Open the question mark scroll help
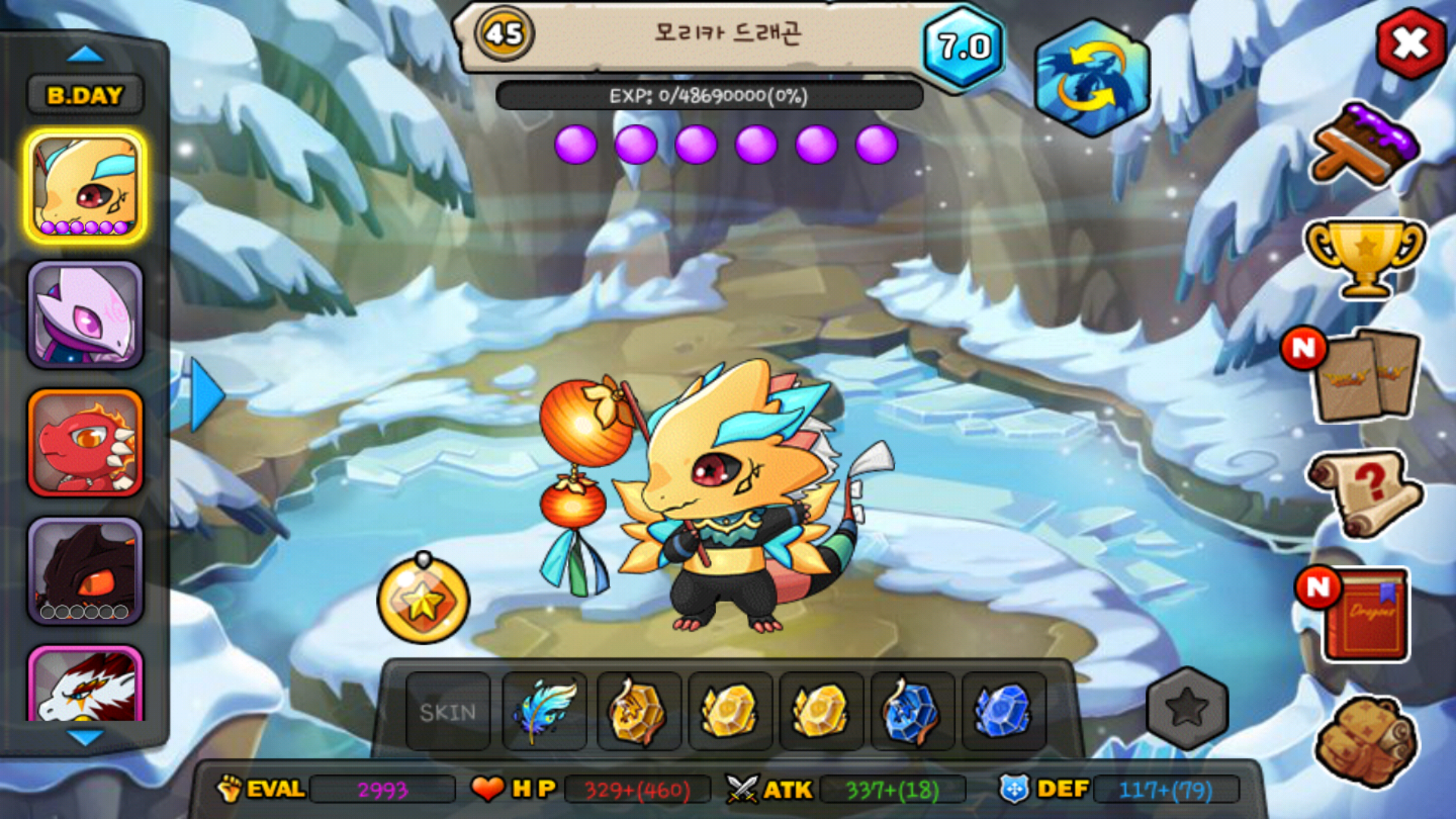 coord(1365,493)
